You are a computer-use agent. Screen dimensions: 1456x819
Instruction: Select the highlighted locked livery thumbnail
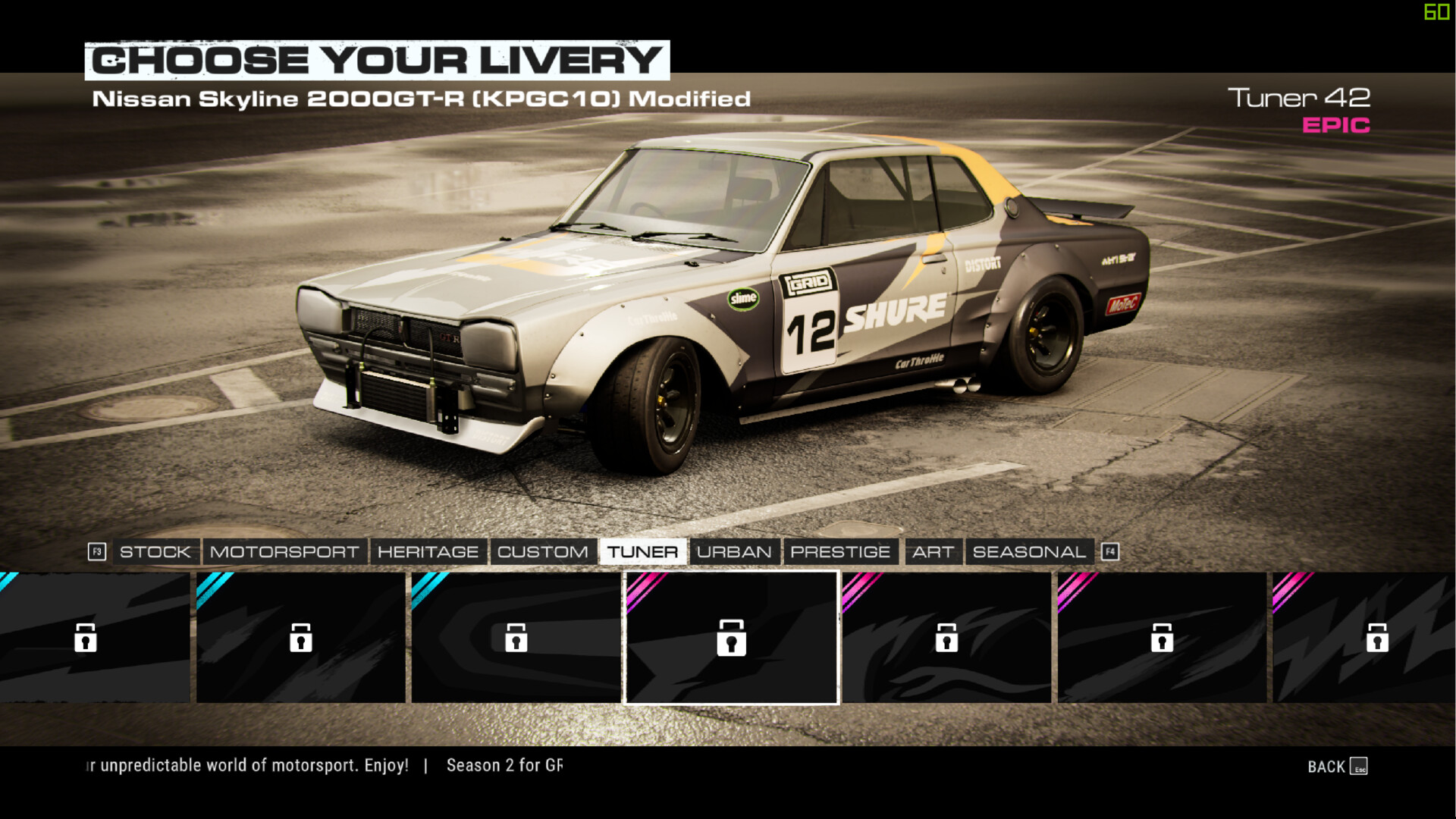click(731, 638)
